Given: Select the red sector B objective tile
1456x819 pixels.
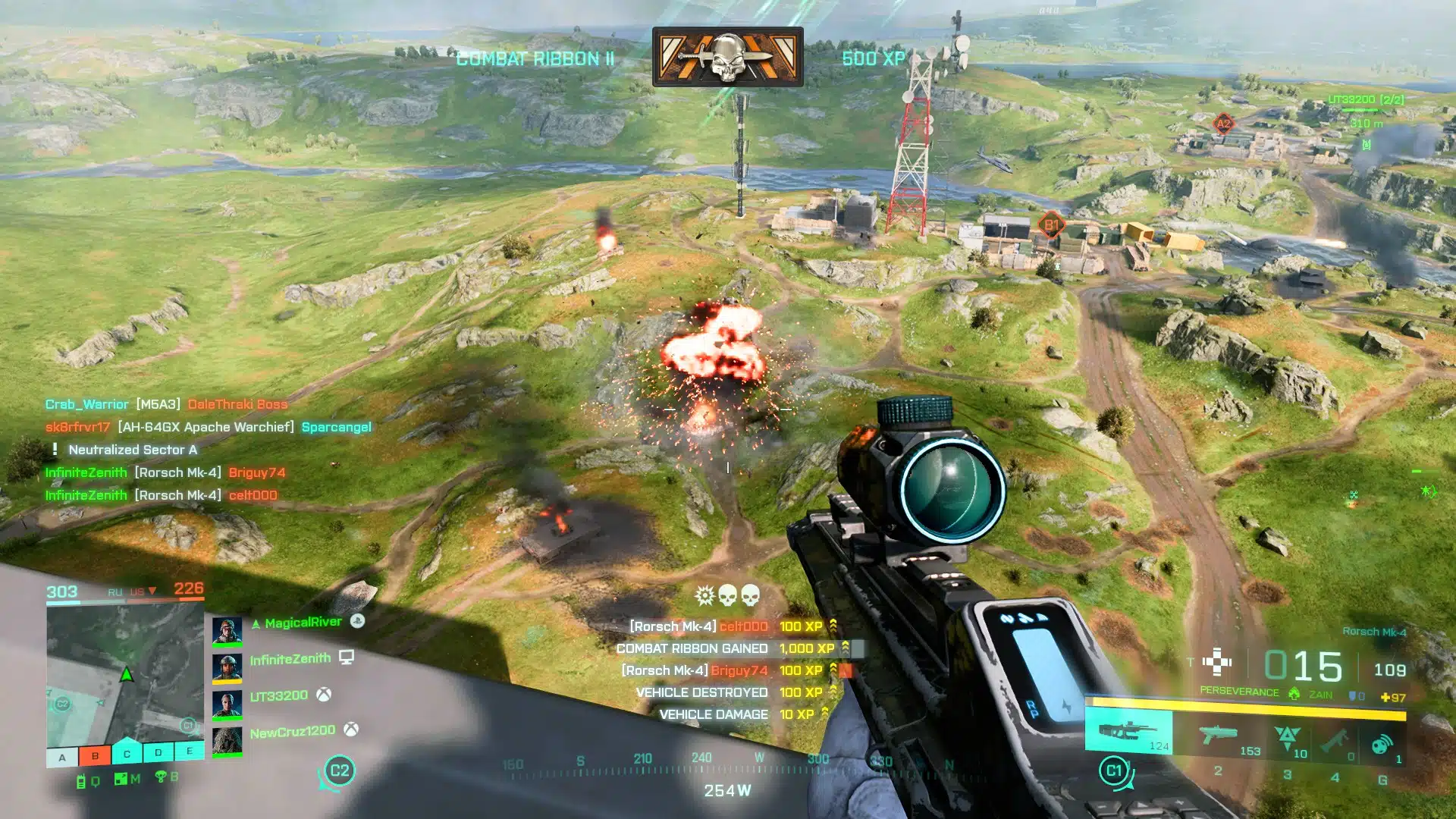Looking at the screenshot, I should 95,756.
